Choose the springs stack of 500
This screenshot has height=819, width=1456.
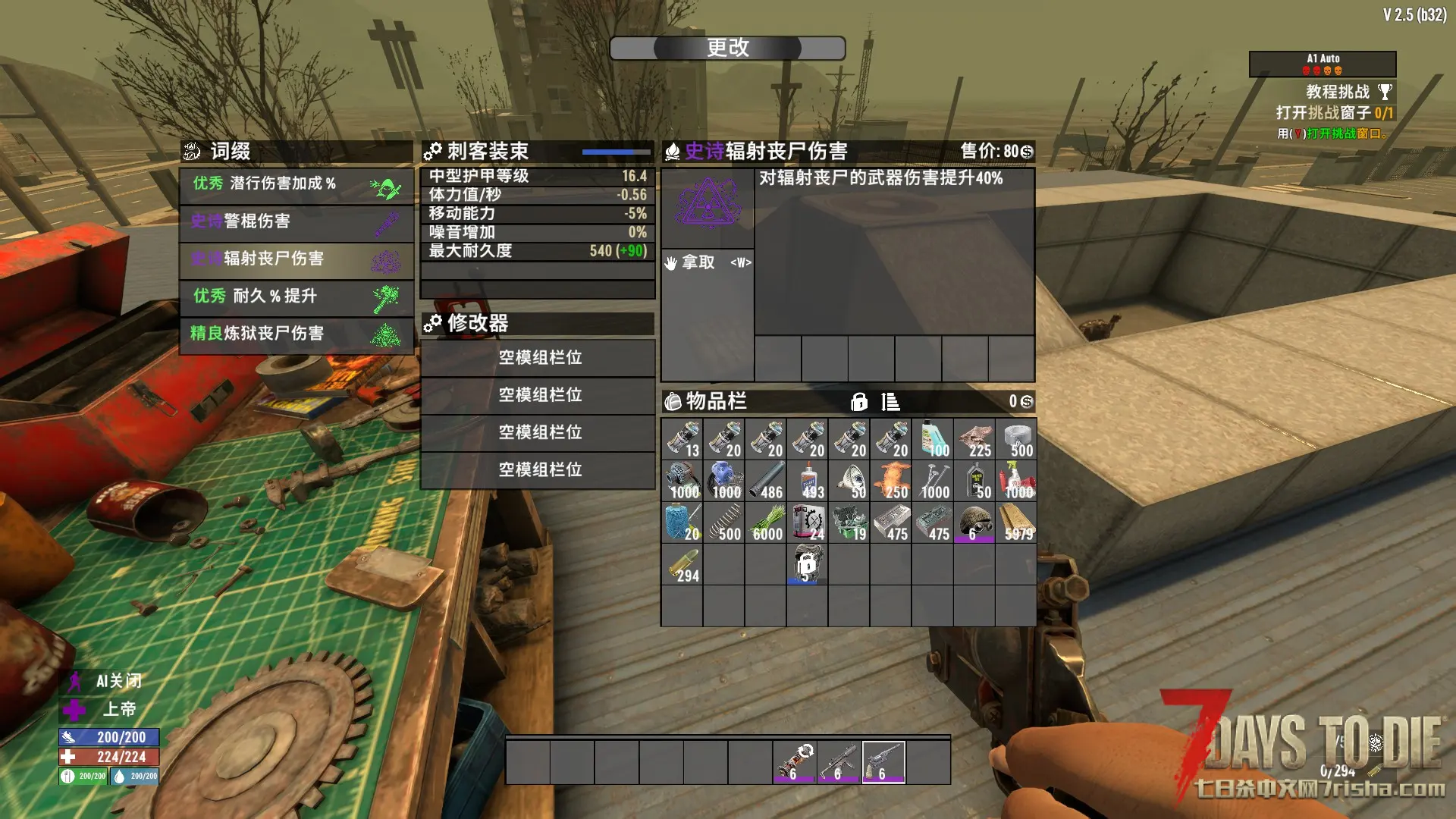(x=724, y=523)
